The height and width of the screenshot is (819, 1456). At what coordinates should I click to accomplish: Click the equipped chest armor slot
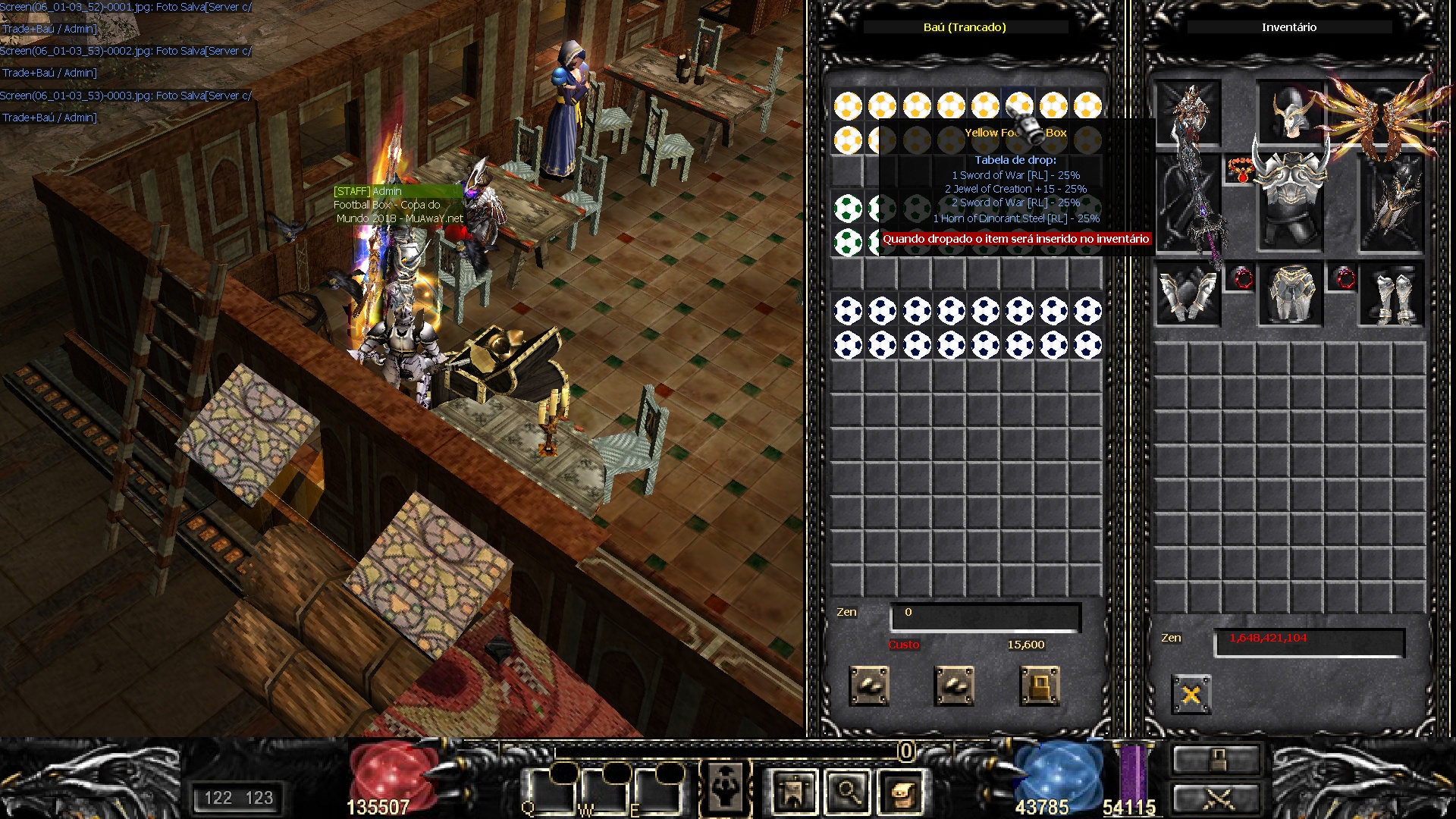[x=1290, y=201]
